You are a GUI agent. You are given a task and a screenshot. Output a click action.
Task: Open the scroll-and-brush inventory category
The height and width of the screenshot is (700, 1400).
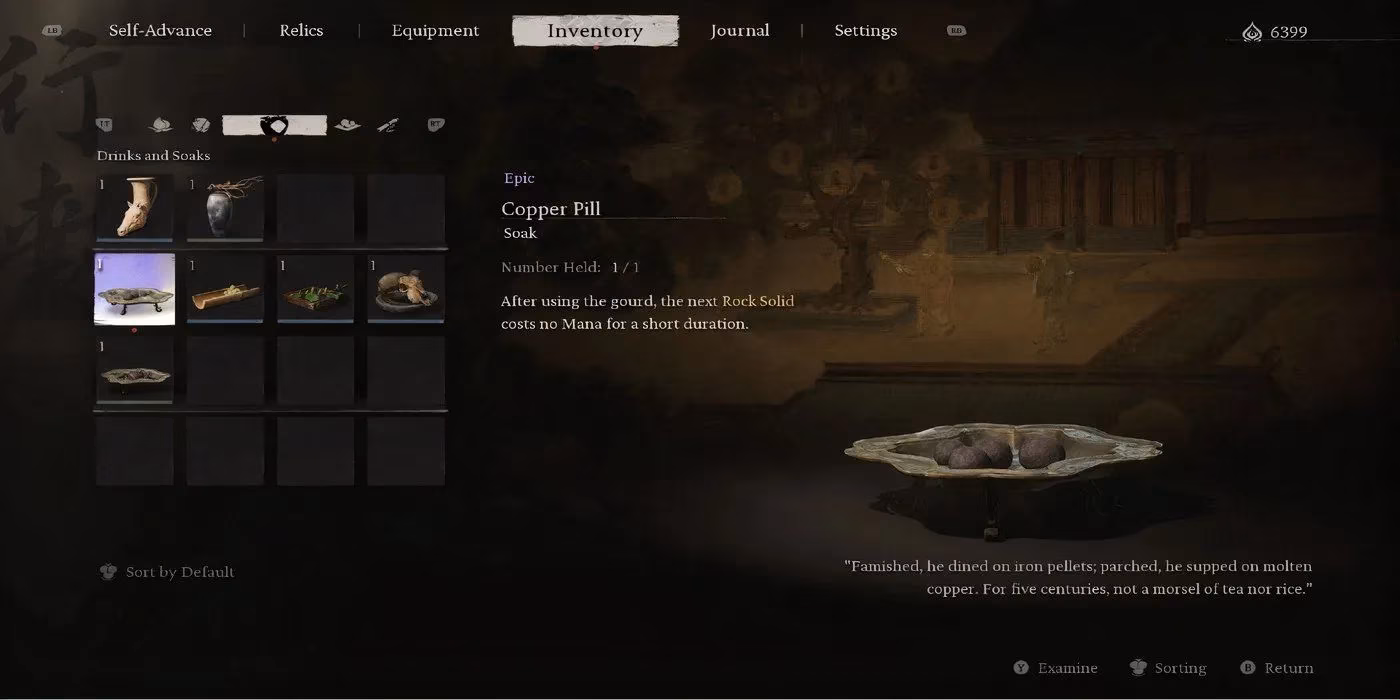click(388, 125)
